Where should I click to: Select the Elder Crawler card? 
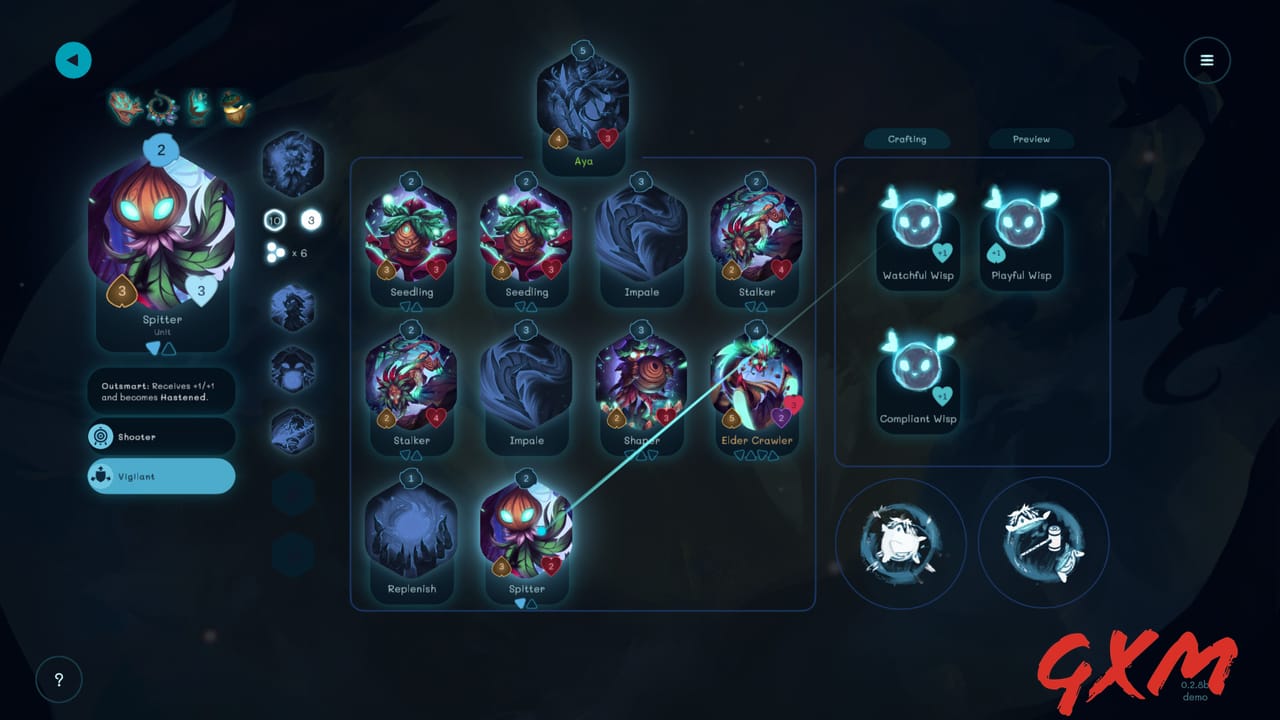pos(756,388)
